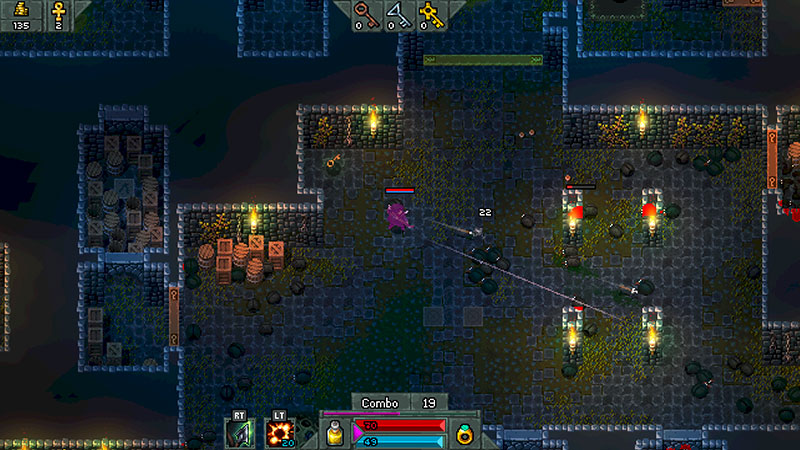This screenshot has height=450, width=800.
Task: Use the yellow potion slot
Action: coord(335,433)
